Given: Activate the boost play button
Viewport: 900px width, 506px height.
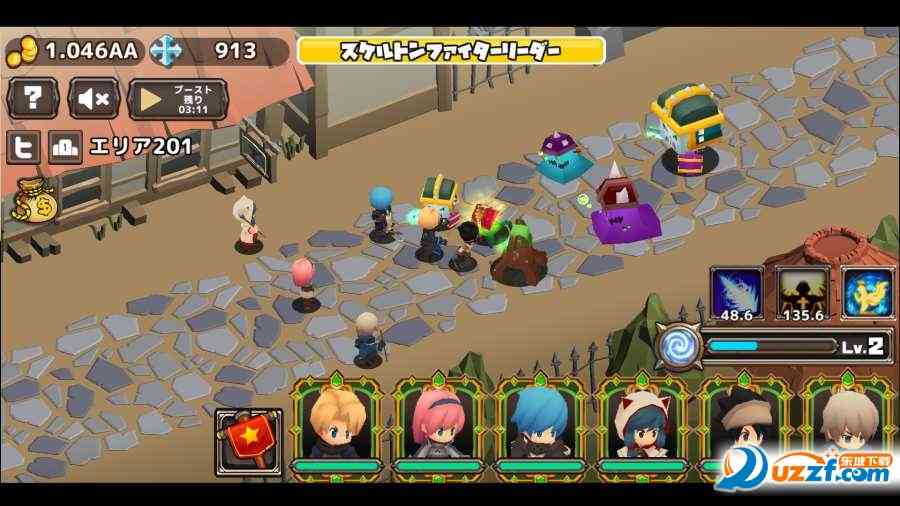Looking at the screenshot, I should click(178, 98).
